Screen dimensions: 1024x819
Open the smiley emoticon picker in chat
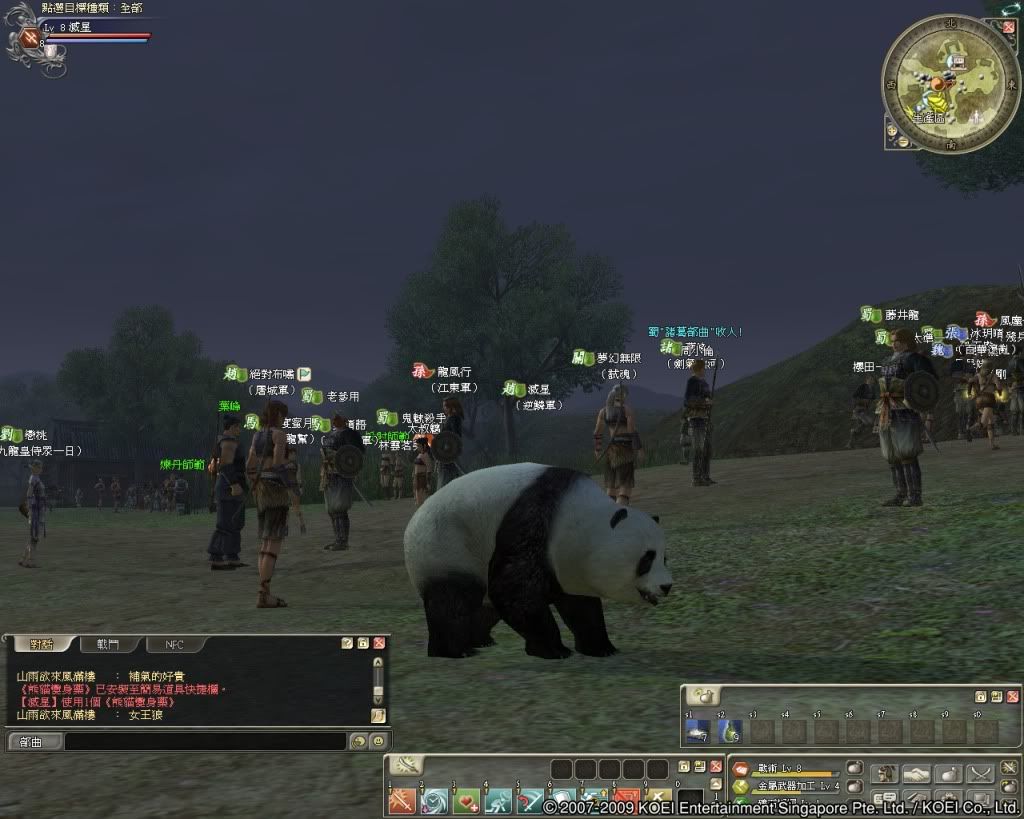tap(378, 741)
